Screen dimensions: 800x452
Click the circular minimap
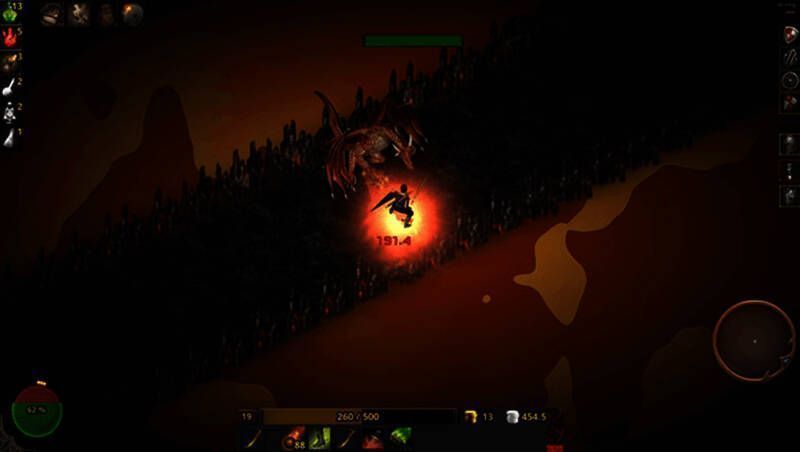(x=753, y=340)
